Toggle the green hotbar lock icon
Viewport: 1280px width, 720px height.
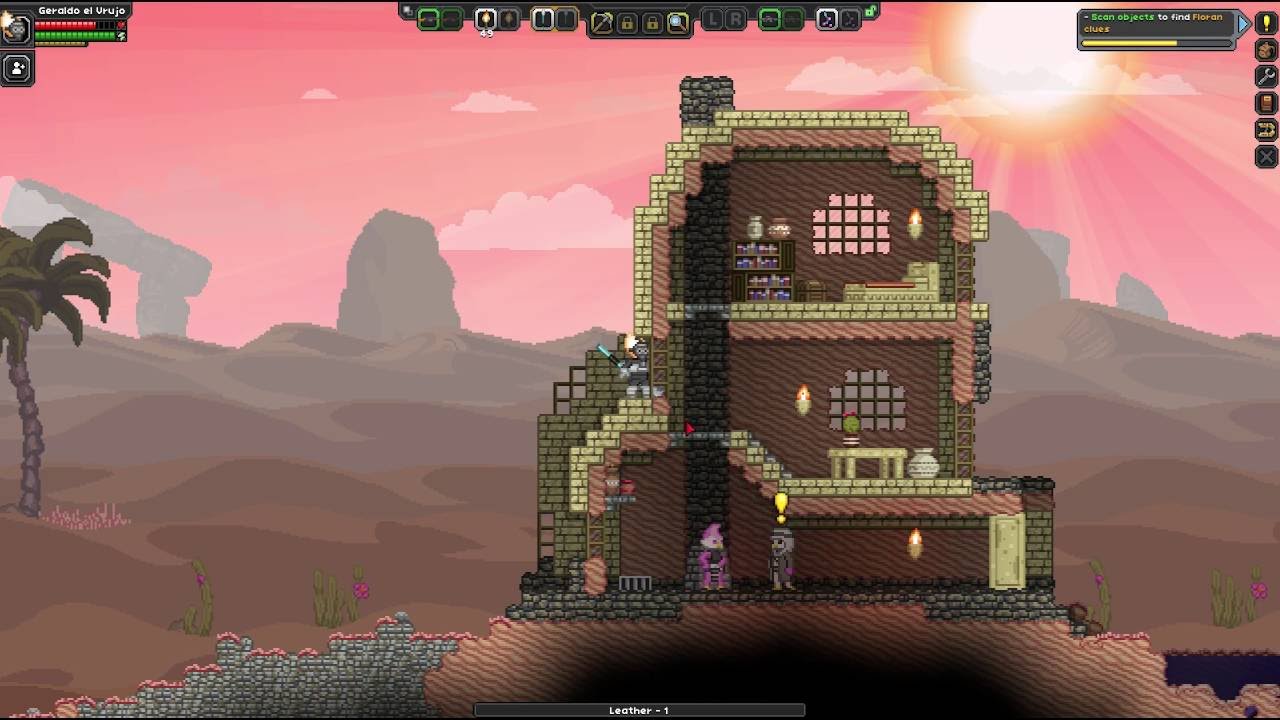pos(871,13)
